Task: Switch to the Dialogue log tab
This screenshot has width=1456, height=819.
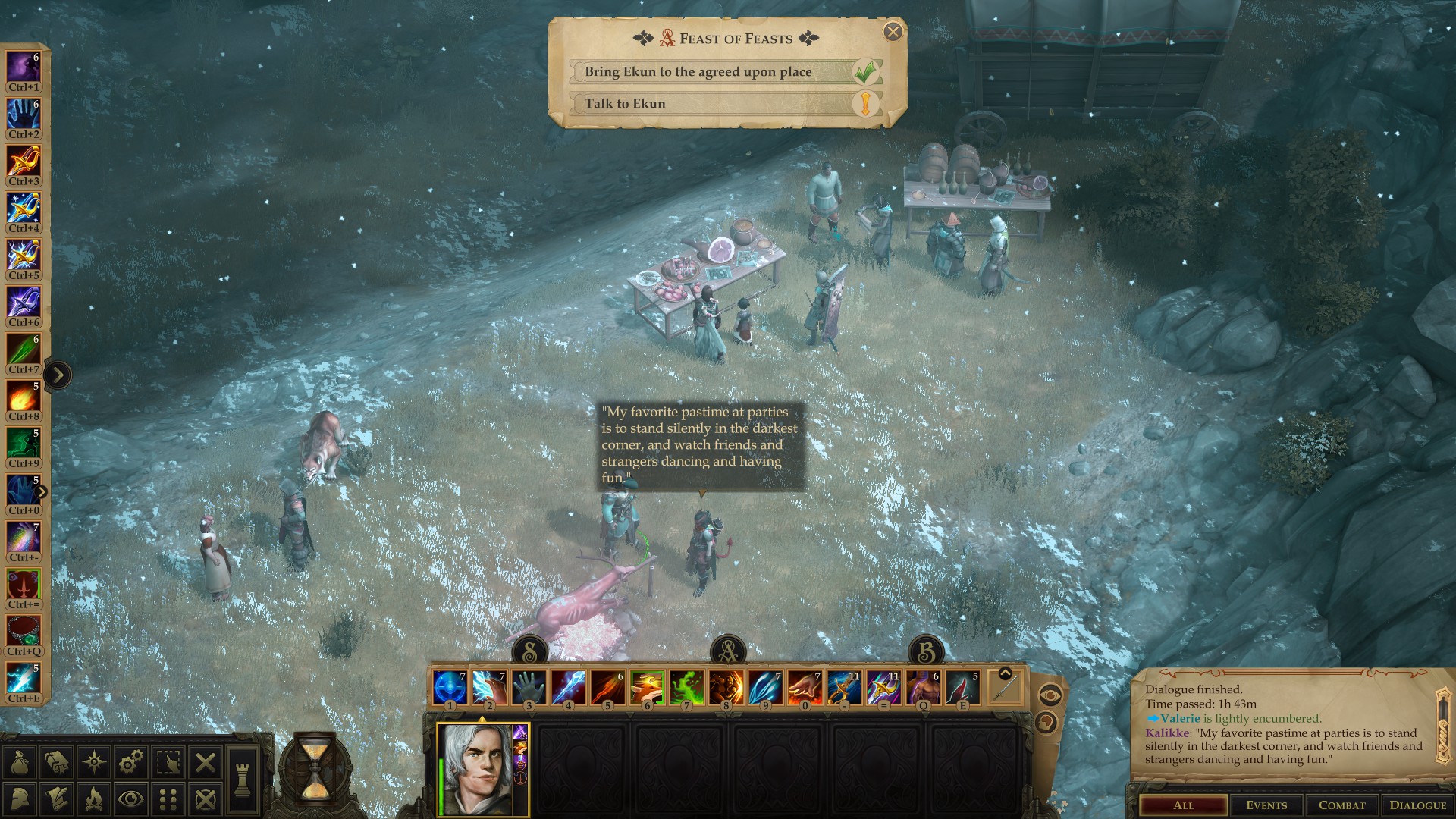Action: (1417, 805)
